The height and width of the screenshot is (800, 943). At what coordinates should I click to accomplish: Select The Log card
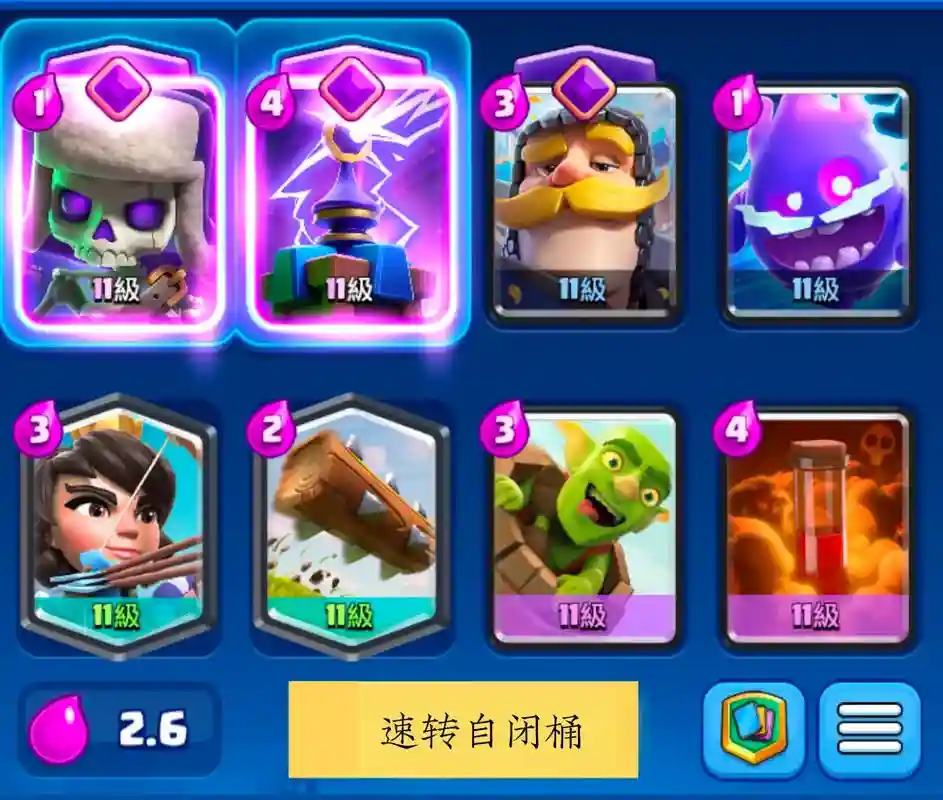point(352,525)
